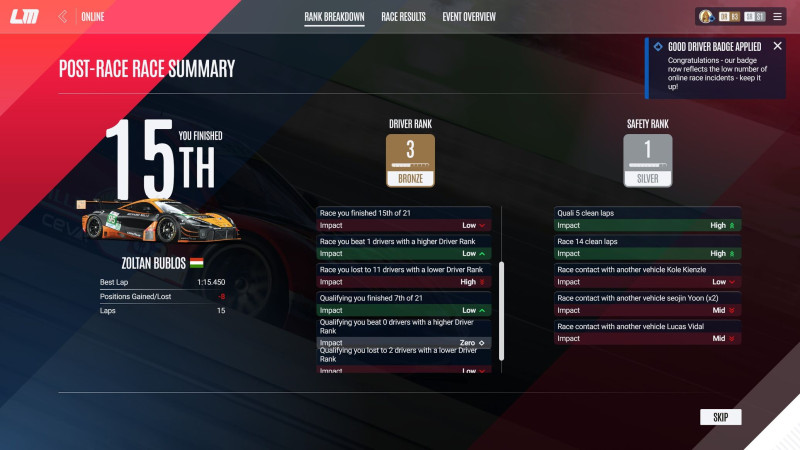
Task: Open the Event Overview tab
Action: click(x=469, y=17)
